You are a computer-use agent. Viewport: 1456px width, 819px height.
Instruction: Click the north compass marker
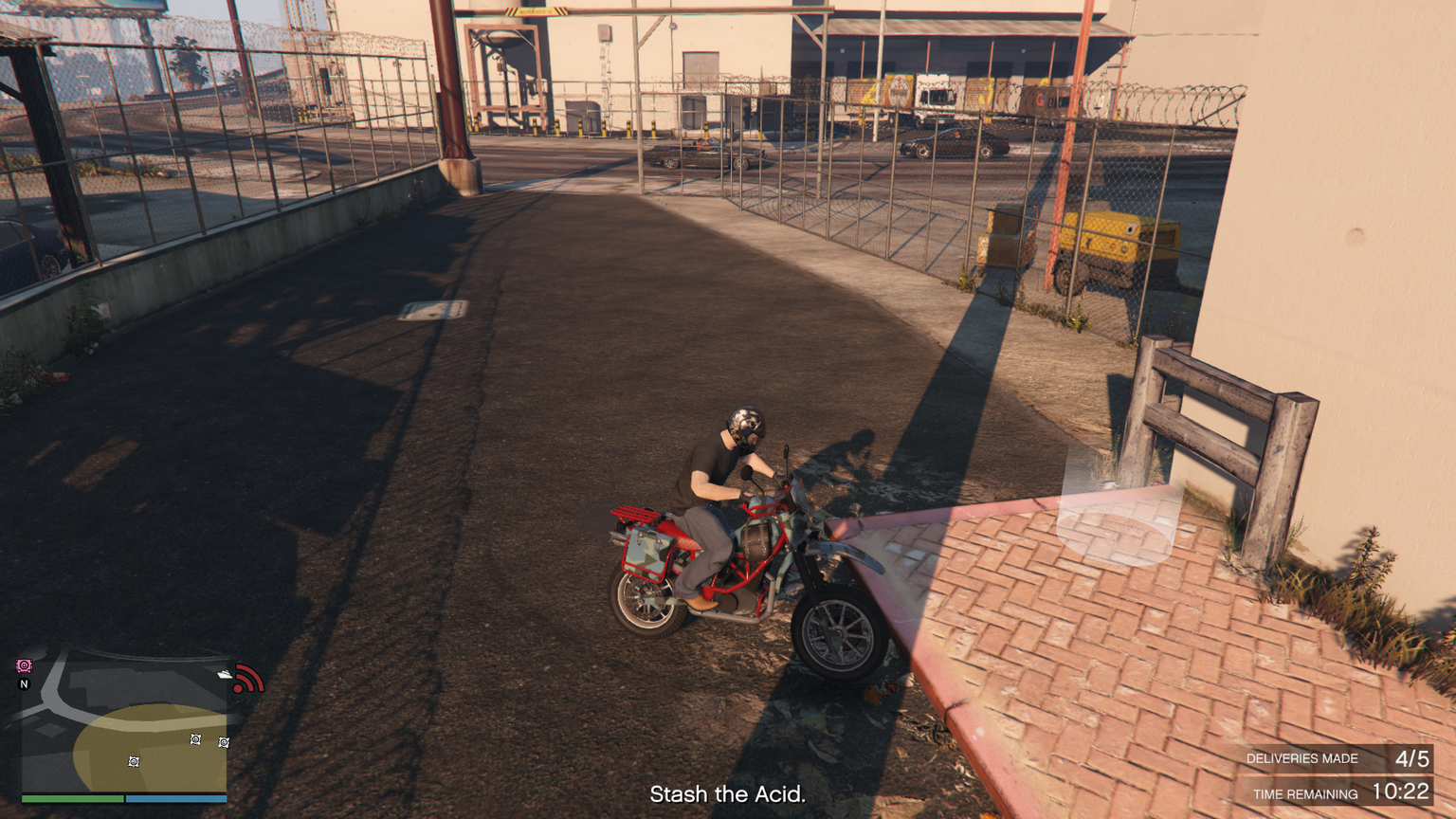tap(25, 683)
